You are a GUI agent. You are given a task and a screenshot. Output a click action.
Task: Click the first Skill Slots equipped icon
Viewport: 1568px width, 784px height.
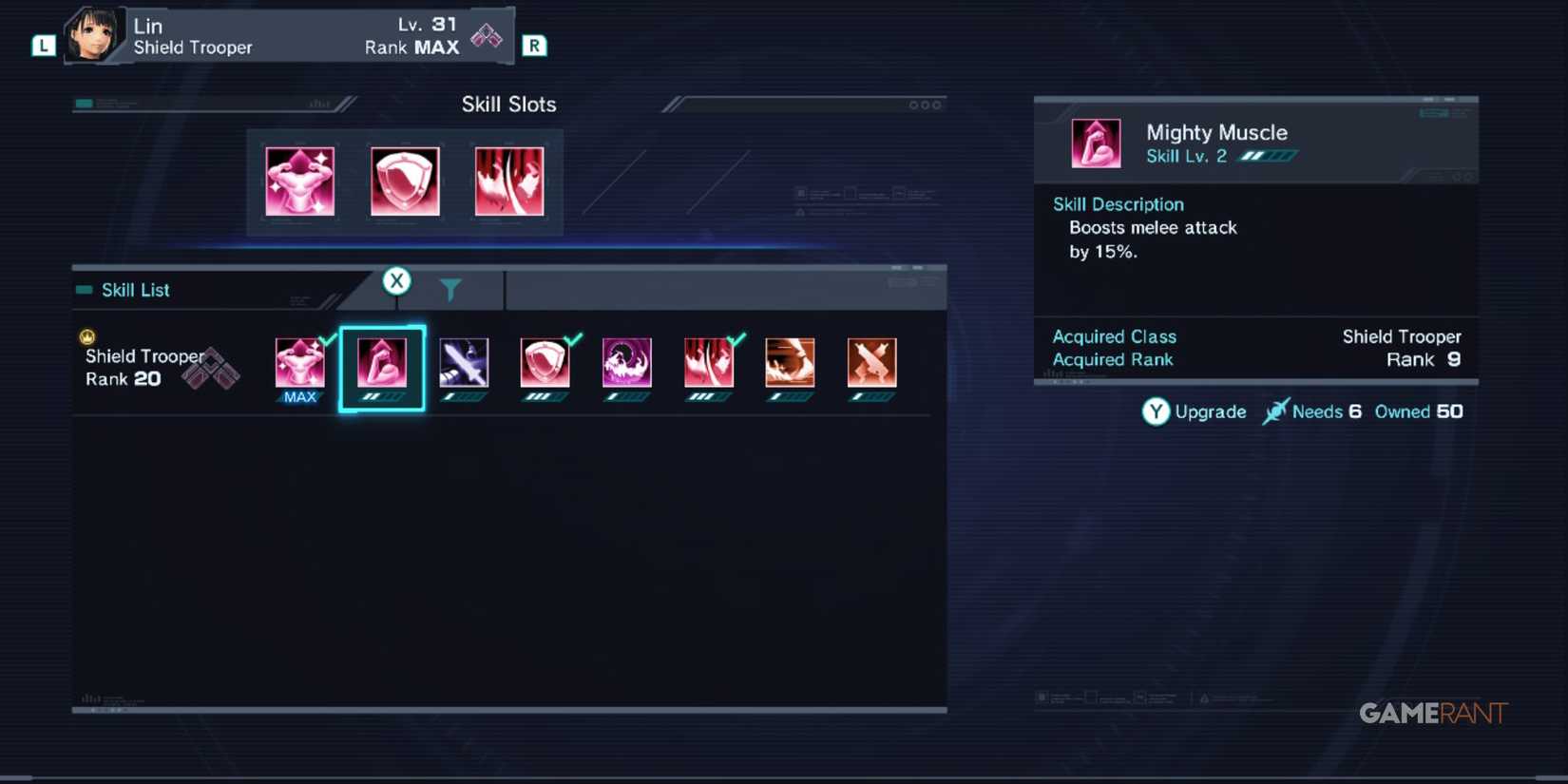point(298,182)
